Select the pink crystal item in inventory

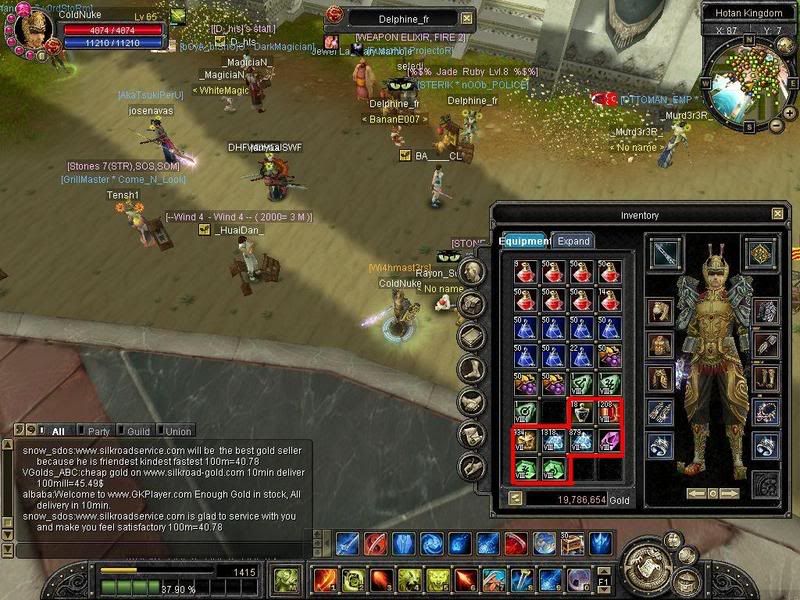tap(608, 440)
